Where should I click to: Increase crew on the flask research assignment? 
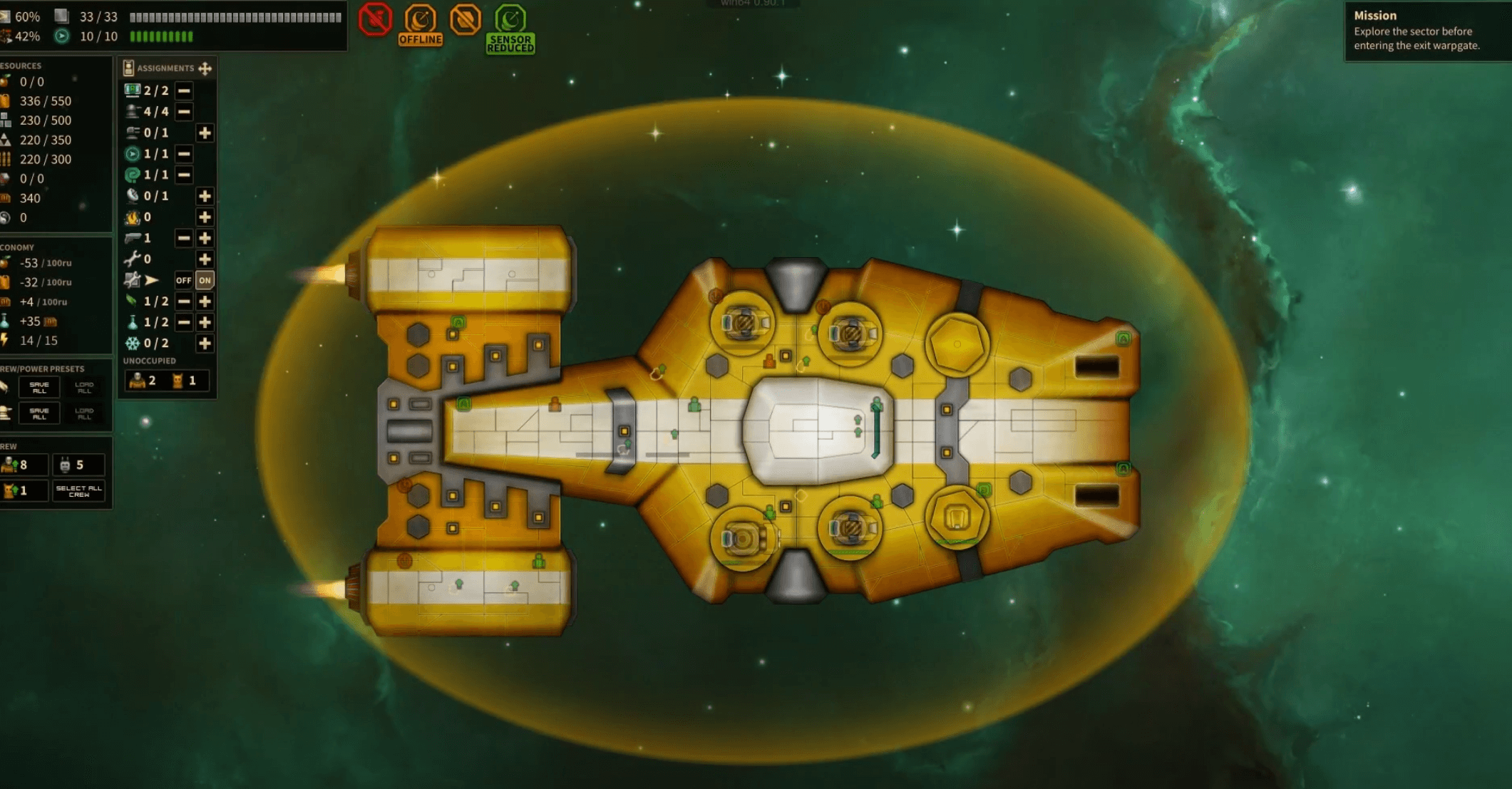[205, 322]
